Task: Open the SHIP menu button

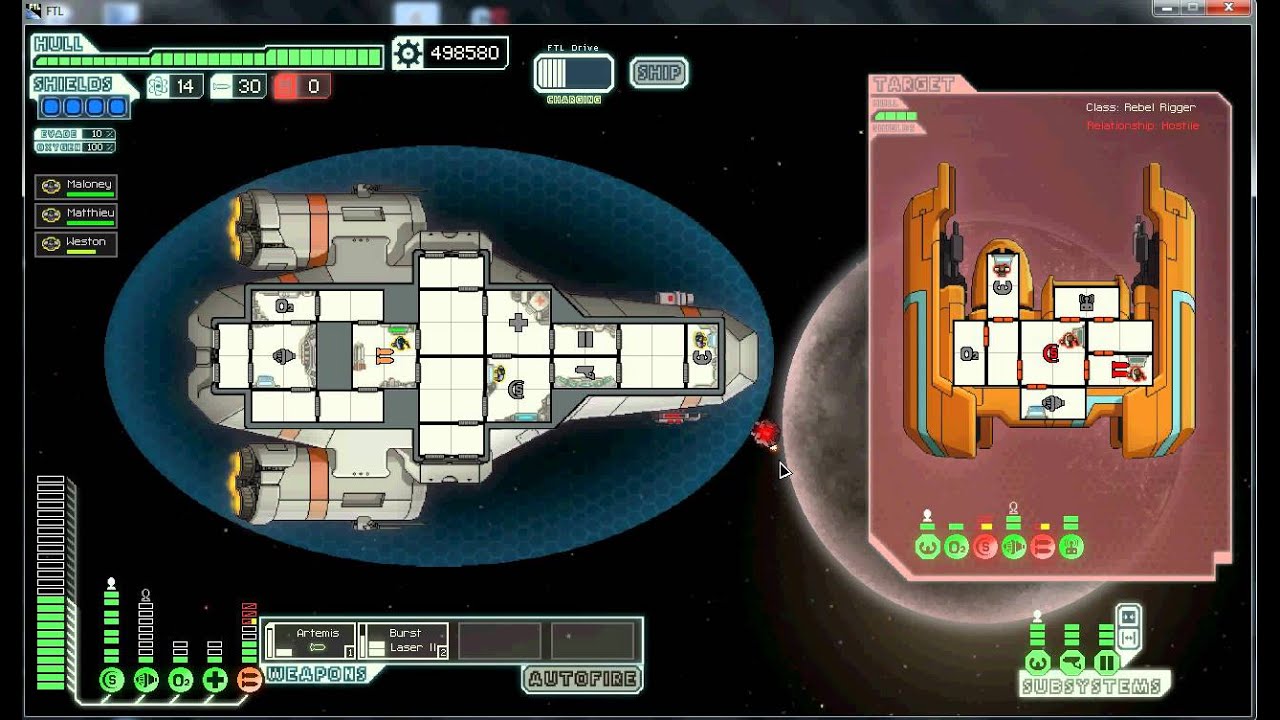Action: coord(659,73)
